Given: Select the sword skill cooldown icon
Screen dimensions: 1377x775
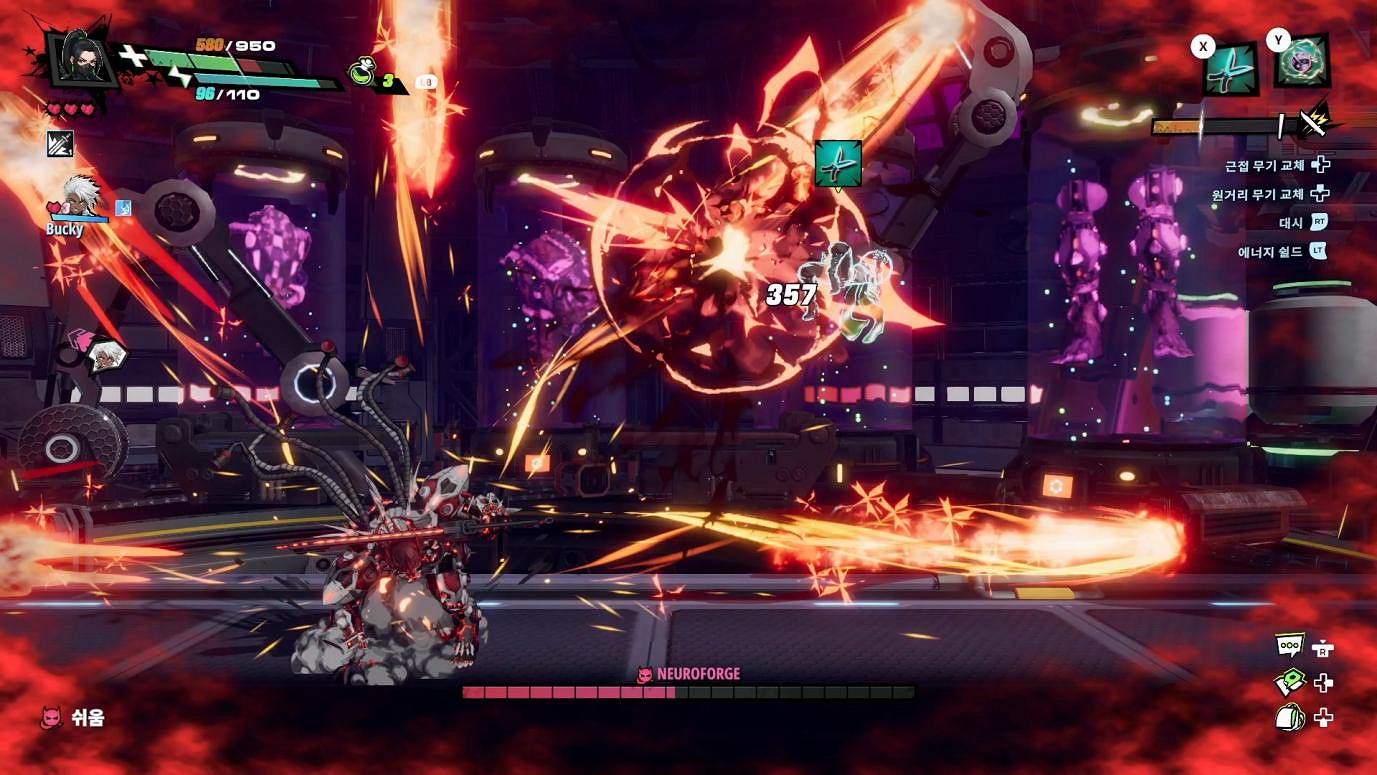Looking at the screenshot, I should coord(60,143).
